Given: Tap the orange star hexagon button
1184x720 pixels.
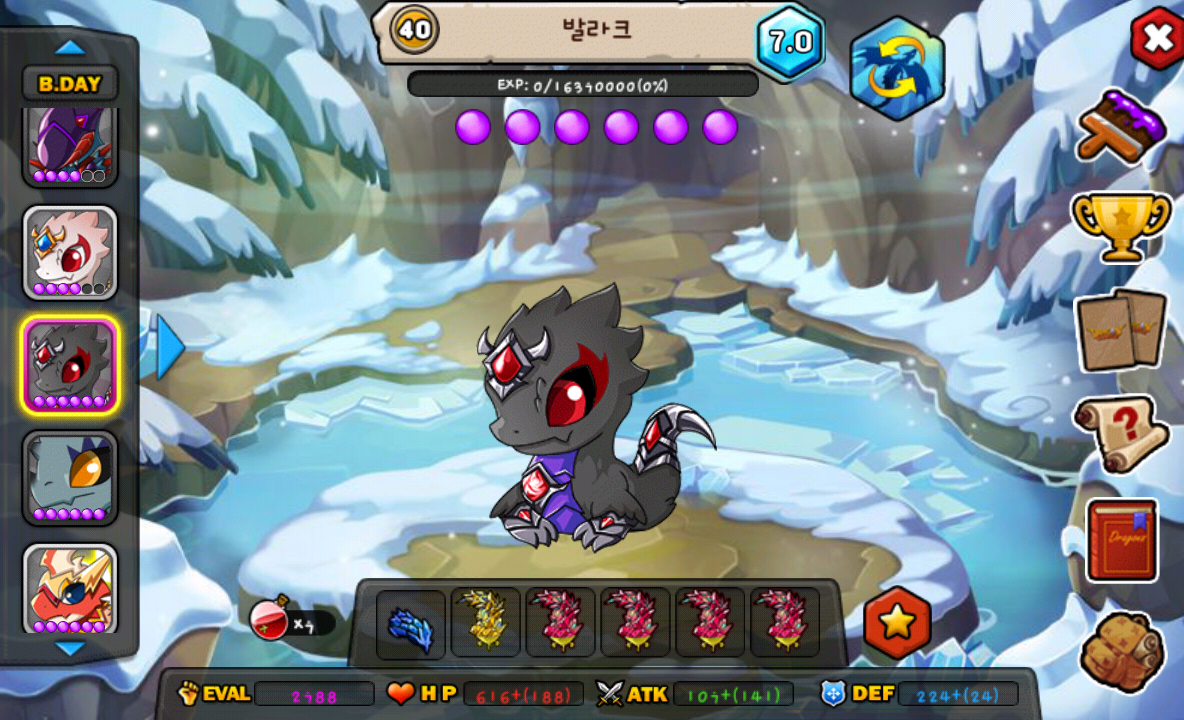Looking at the screenshot, I should [x=897, y=623].
